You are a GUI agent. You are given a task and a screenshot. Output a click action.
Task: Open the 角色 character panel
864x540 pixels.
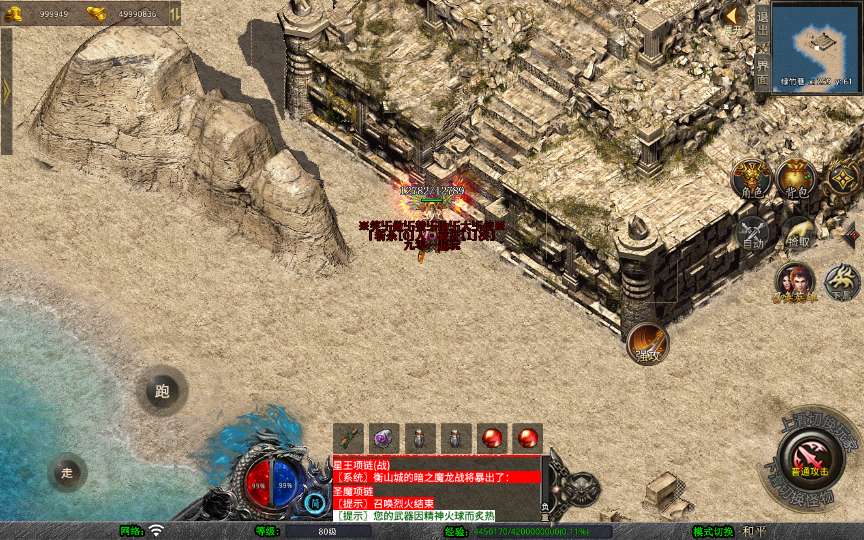point(750,179)
